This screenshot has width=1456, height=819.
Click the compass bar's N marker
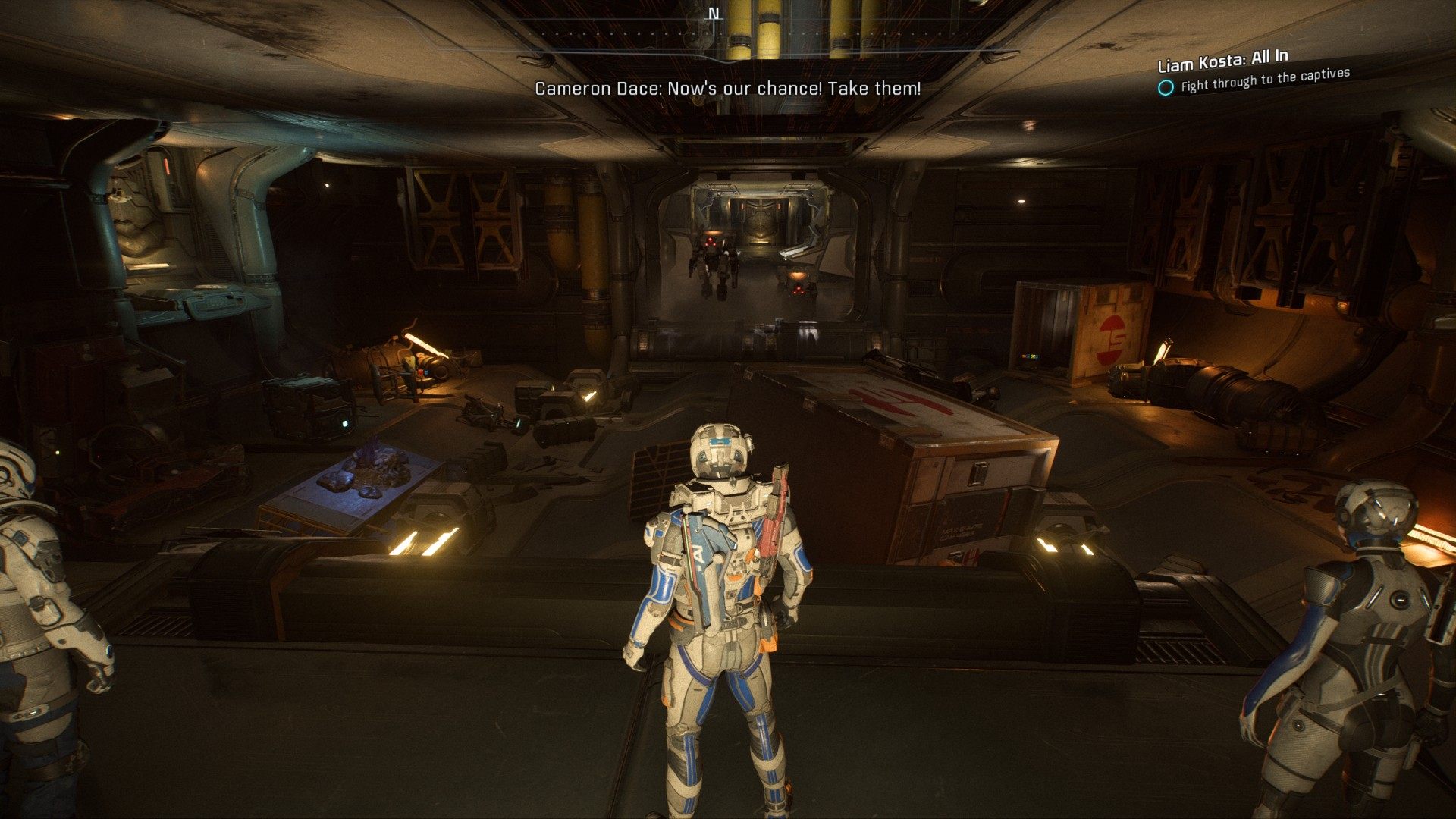click(x=714, y=14)
